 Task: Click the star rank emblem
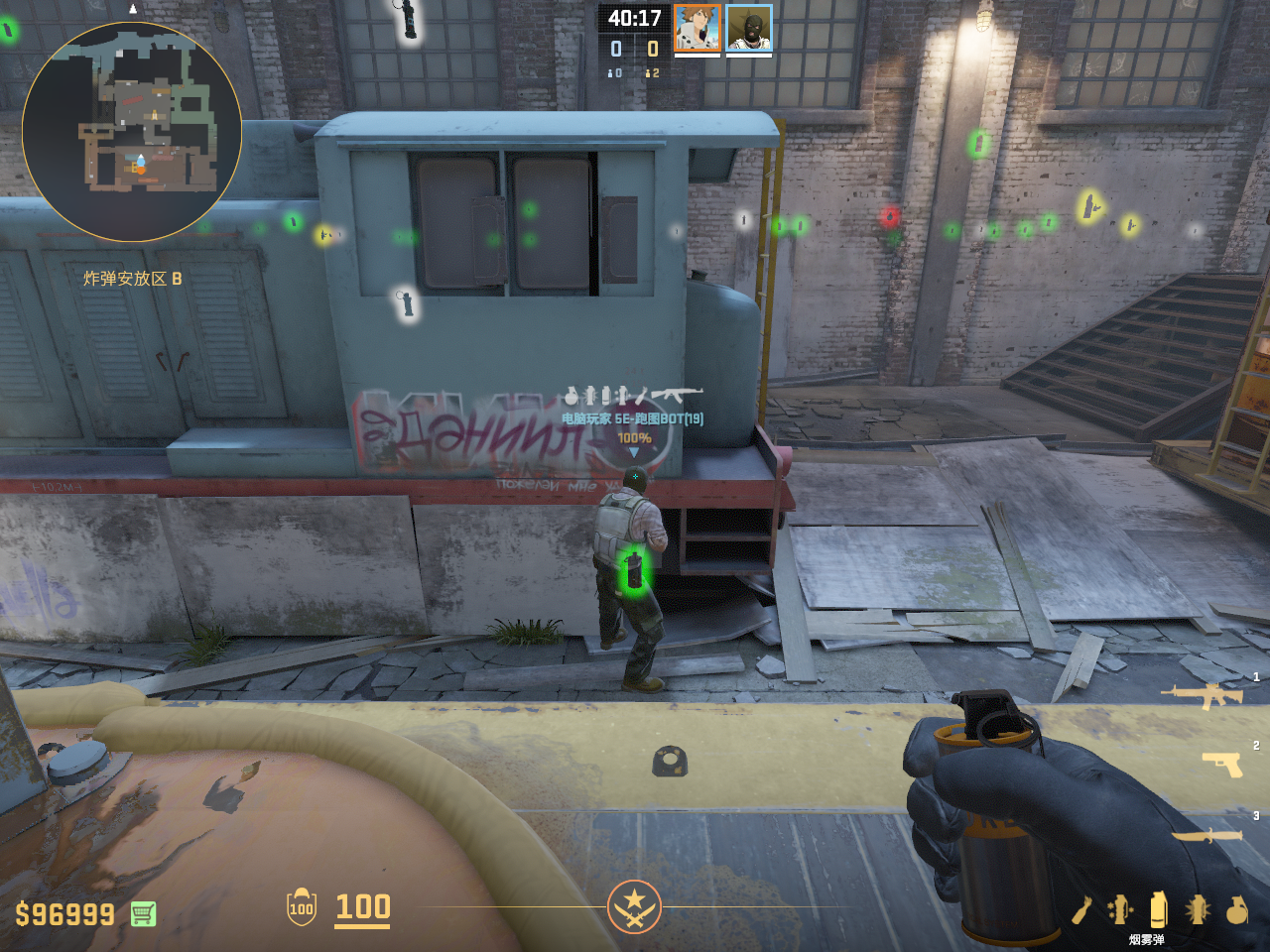634,906
